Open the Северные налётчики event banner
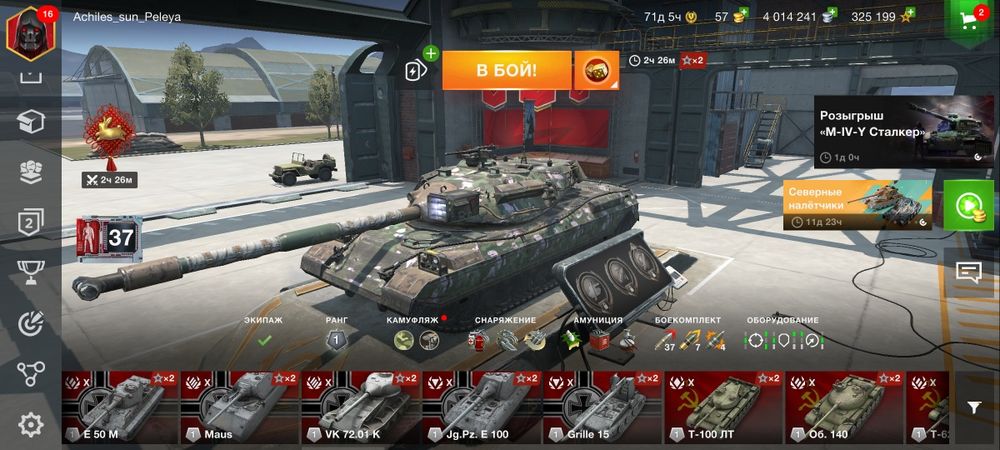The height and width of the screenshot is (450, 1000). [857, 205]
